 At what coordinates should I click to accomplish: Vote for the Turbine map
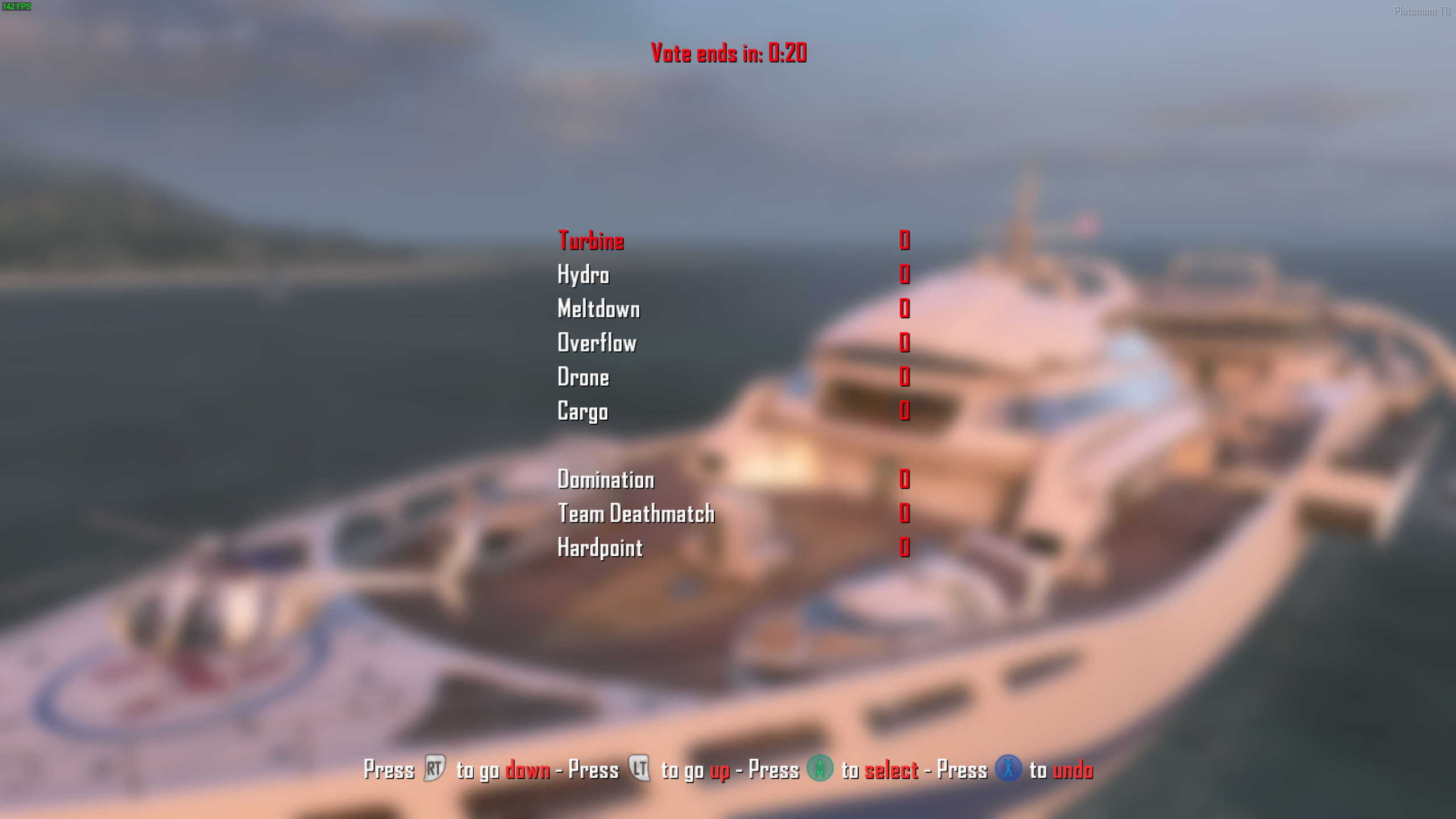tap(591, 241)
